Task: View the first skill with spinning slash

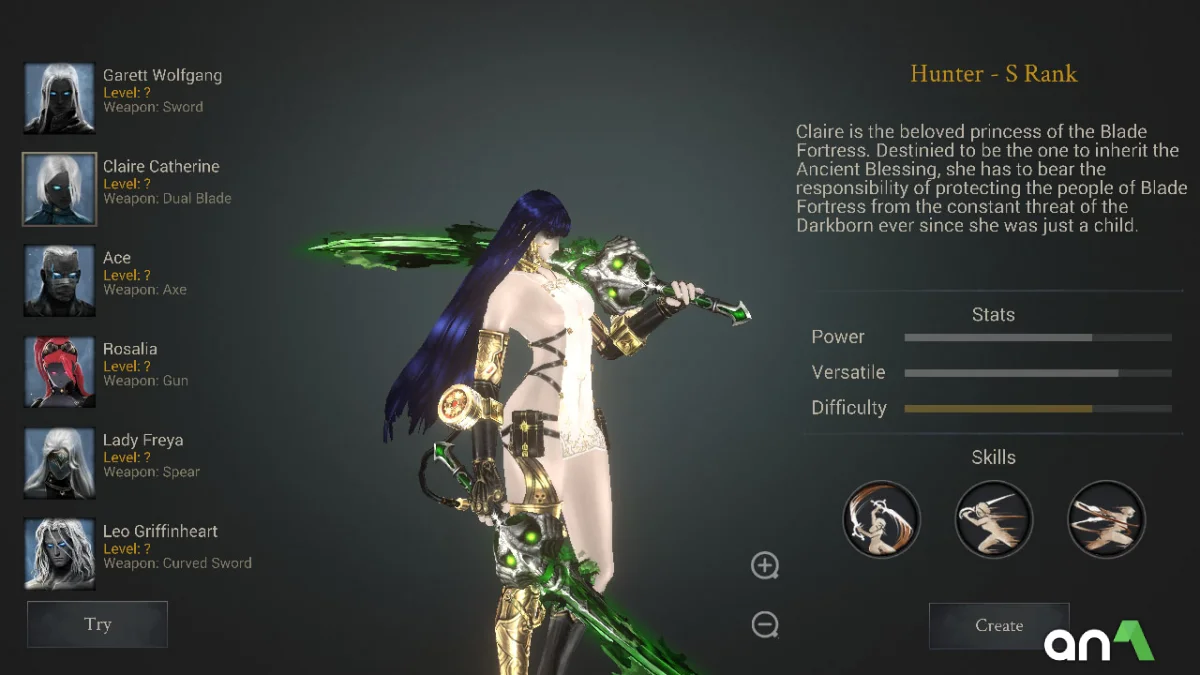Action: point(881,519)
